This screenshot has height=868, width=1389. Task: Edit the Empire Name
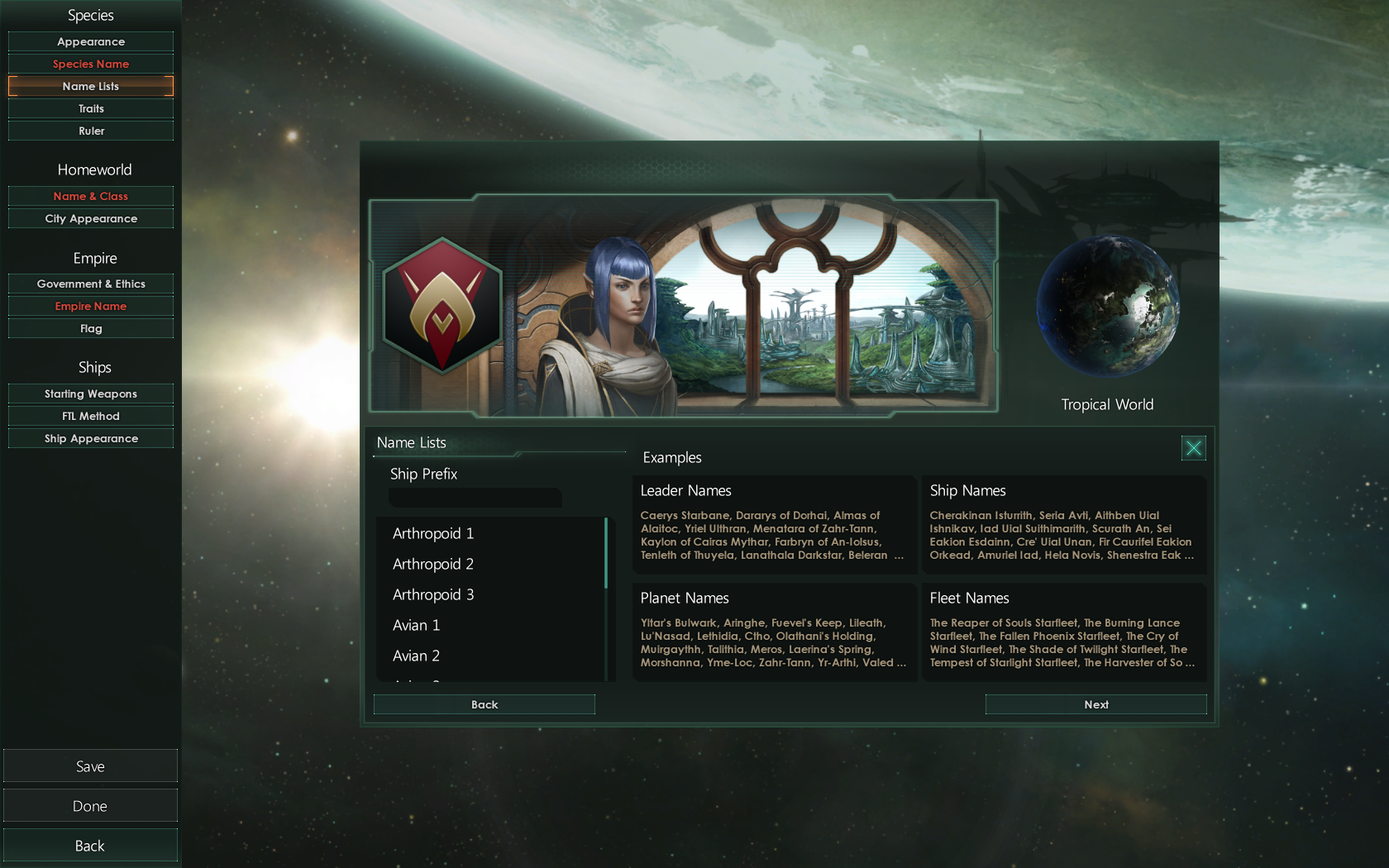[x=90, y=306]
